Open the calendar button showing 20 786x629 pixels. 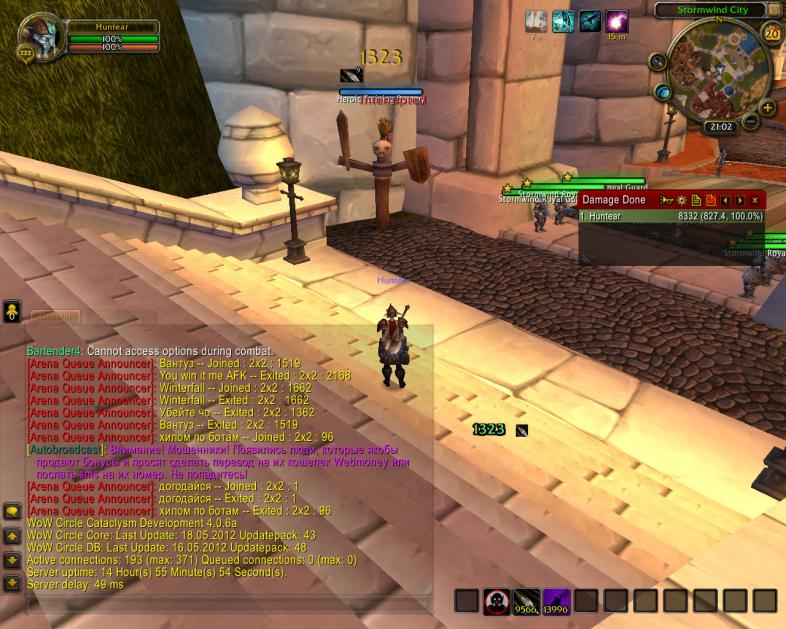pyautogui.click(x=773, y=33)
